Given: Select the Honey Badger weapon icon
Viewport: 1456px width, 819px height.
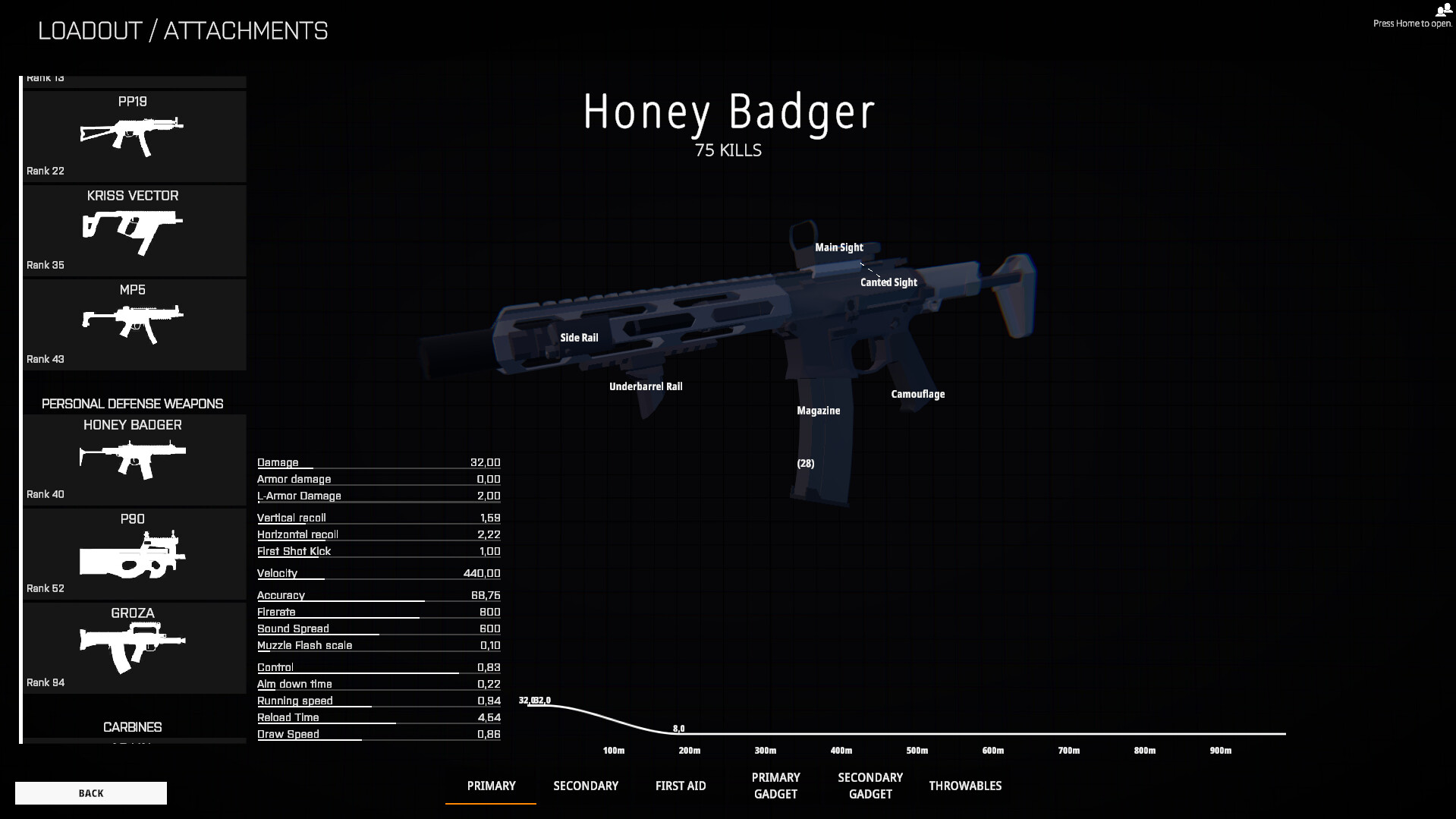Looking at the screenshot, I should pos(134,457).
